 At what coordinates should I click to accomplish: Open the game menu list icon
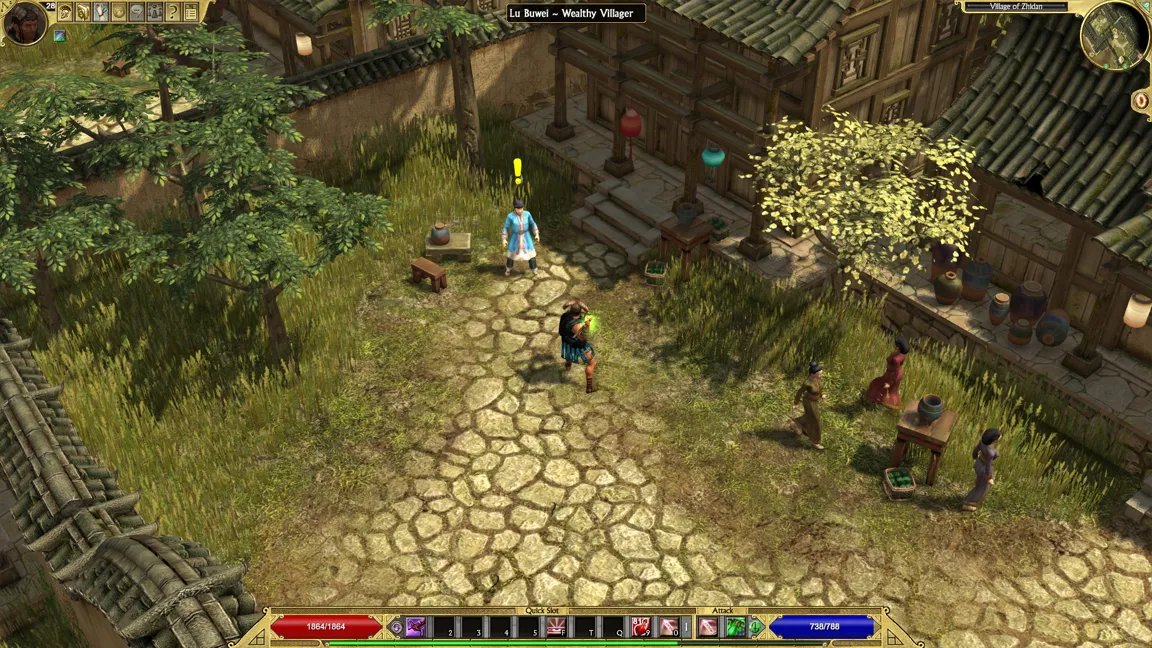[x=191, y=12]
